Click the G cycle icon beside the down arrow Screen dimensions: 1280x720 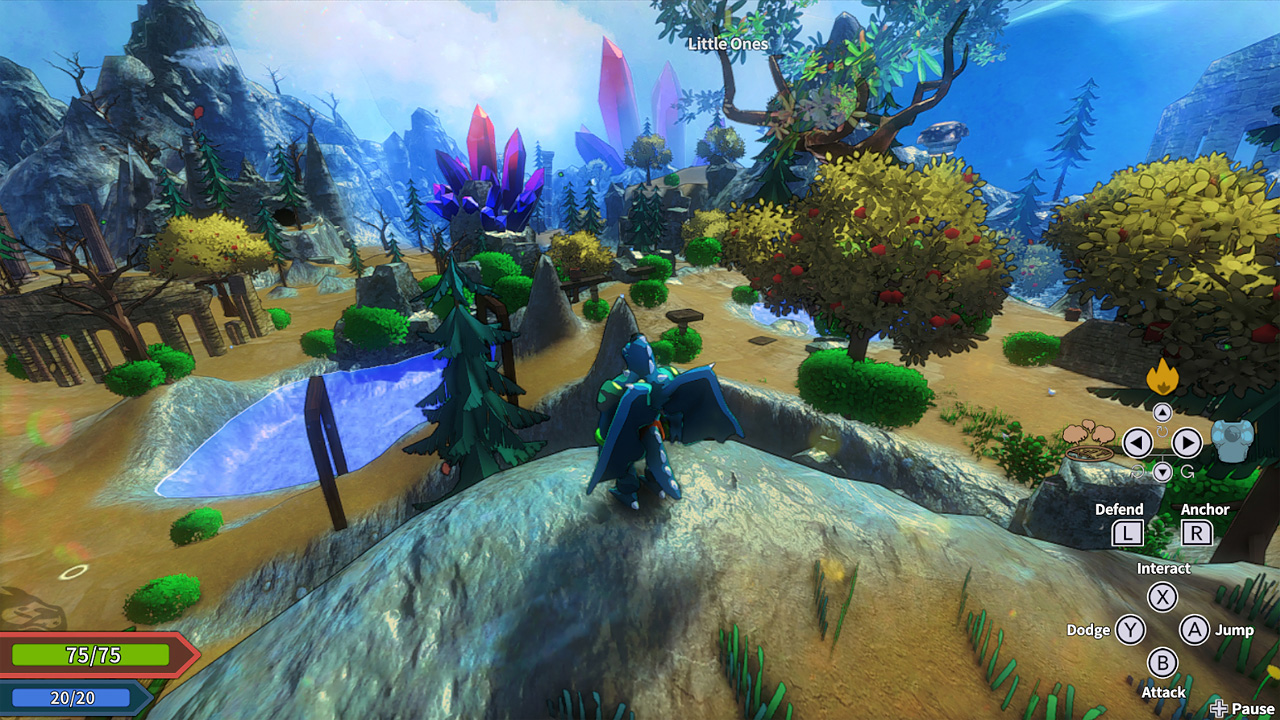1187,472
